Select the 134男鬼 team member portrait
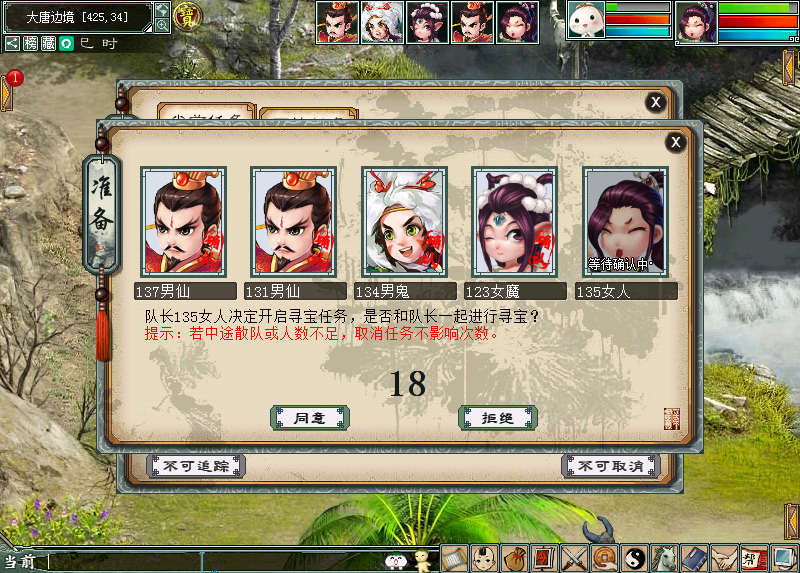The height and width of the screenshot is (573, 800). pos(403,221)
